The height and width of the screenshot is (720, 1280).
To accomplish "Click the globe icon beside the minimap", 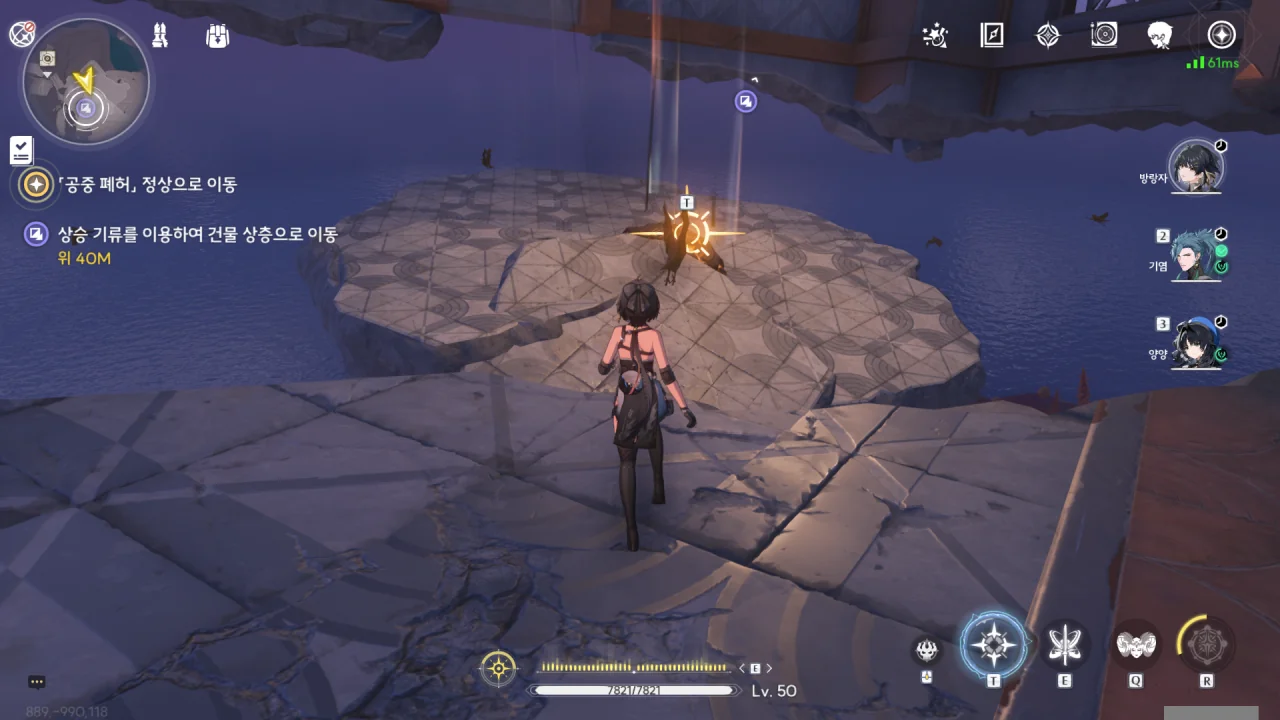I will pyautogui.click(x=22, y=34).
